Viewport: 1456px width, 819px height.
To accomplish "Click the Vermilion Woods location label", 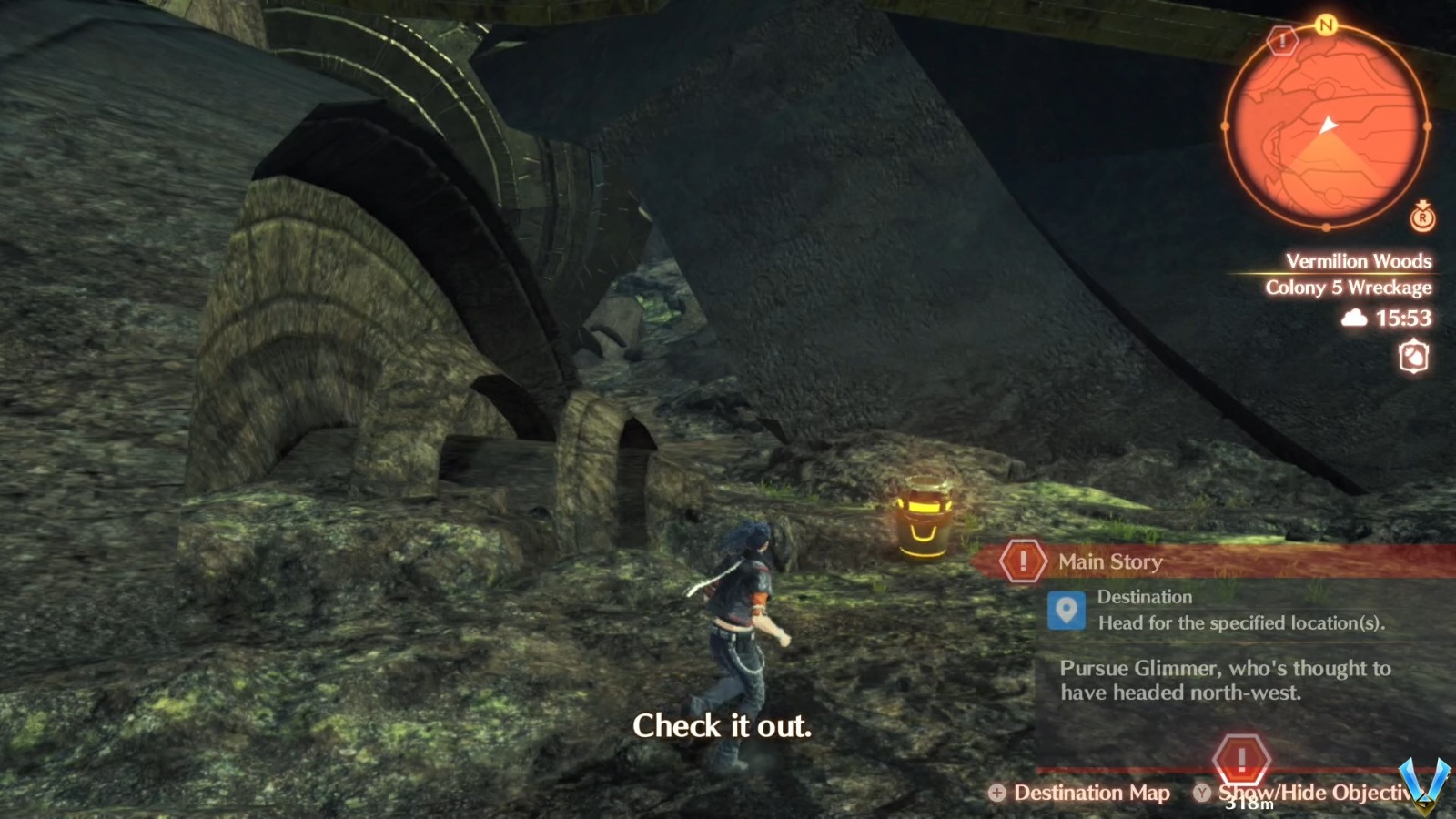I will (1359, 260).
